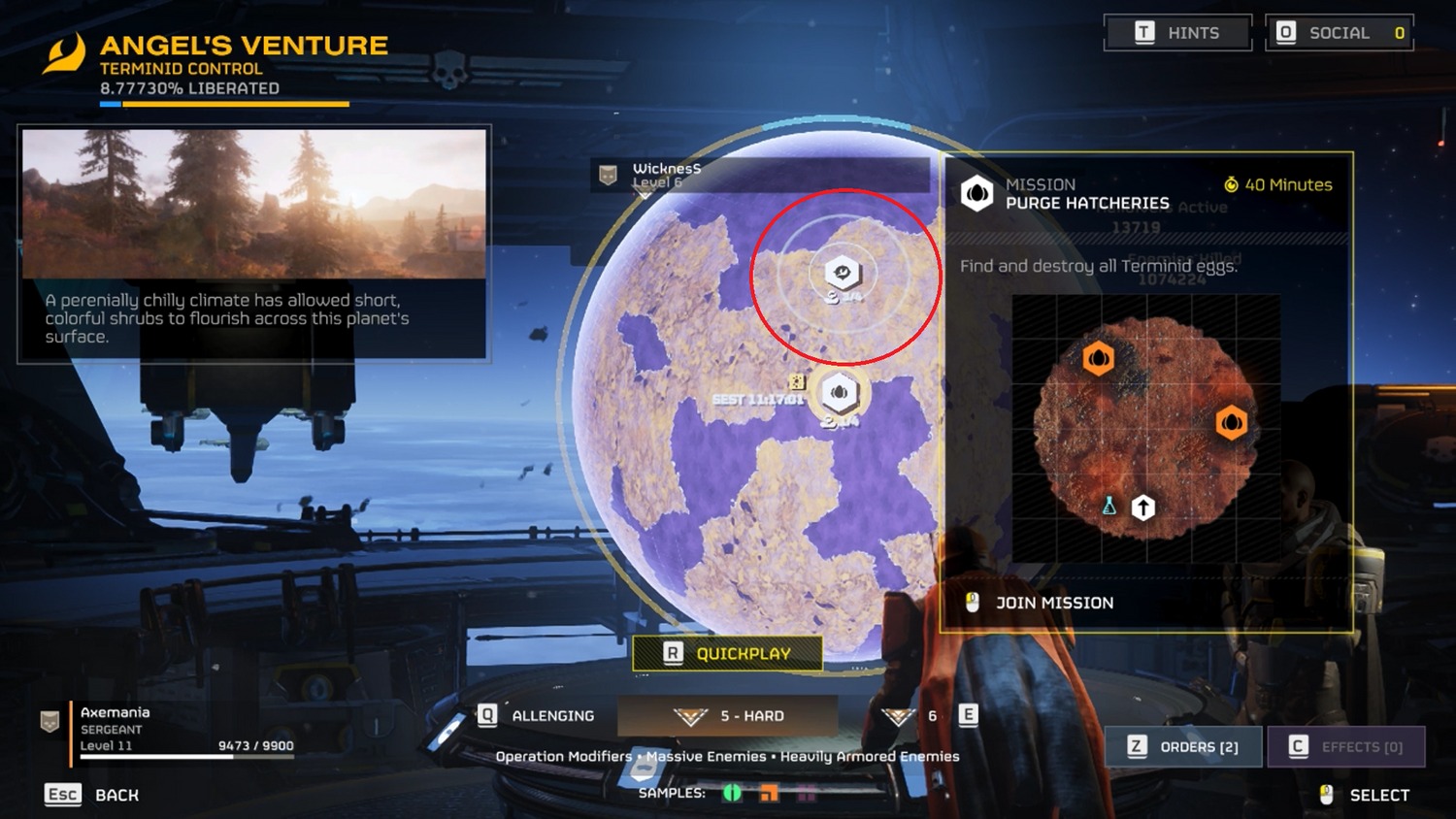The image size is (1456, 819).
Task: Join the Purge Hatcheries mission
Action: coord(1053,603)
